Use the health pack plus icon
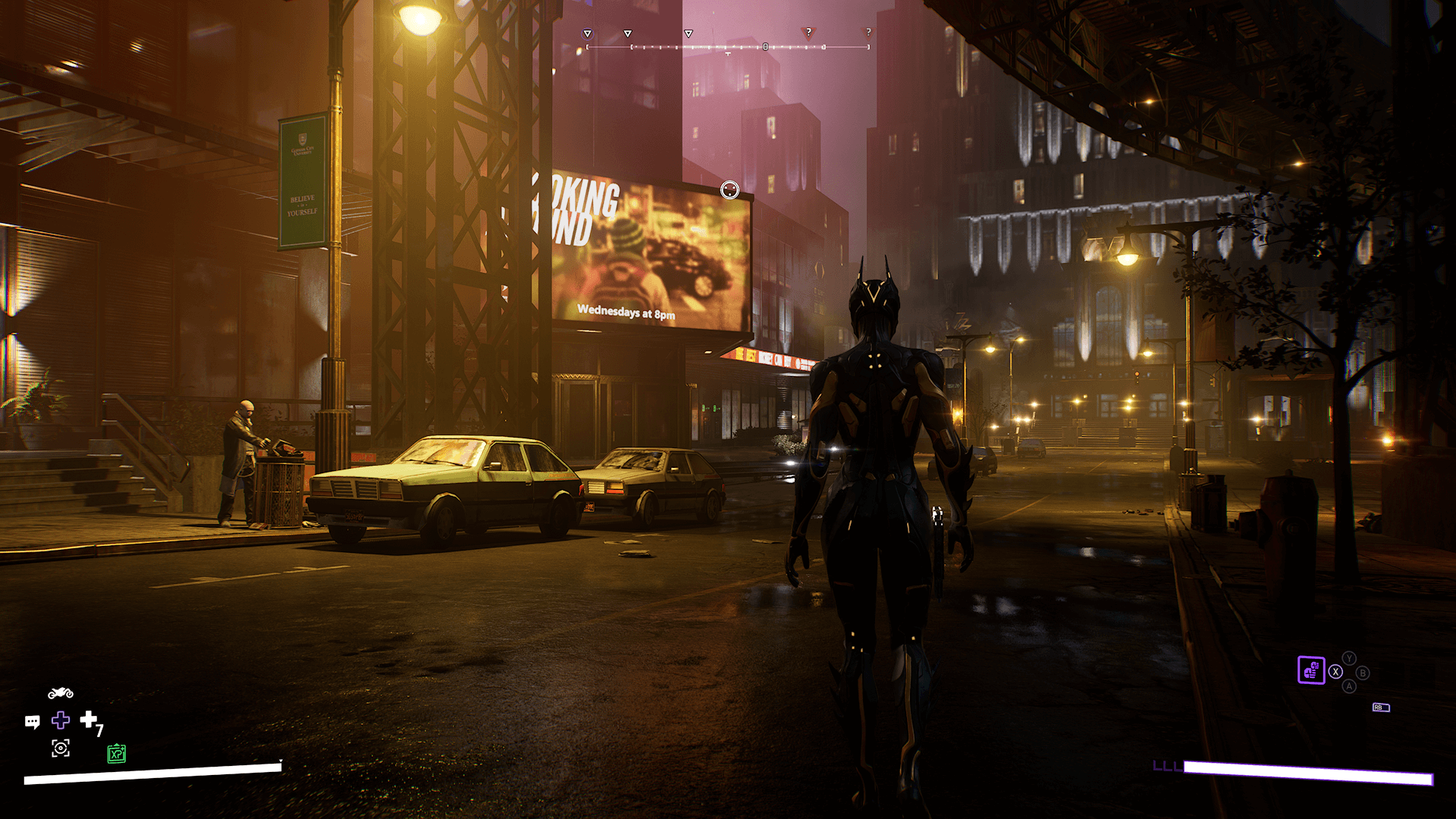 [x=89, y=719]
